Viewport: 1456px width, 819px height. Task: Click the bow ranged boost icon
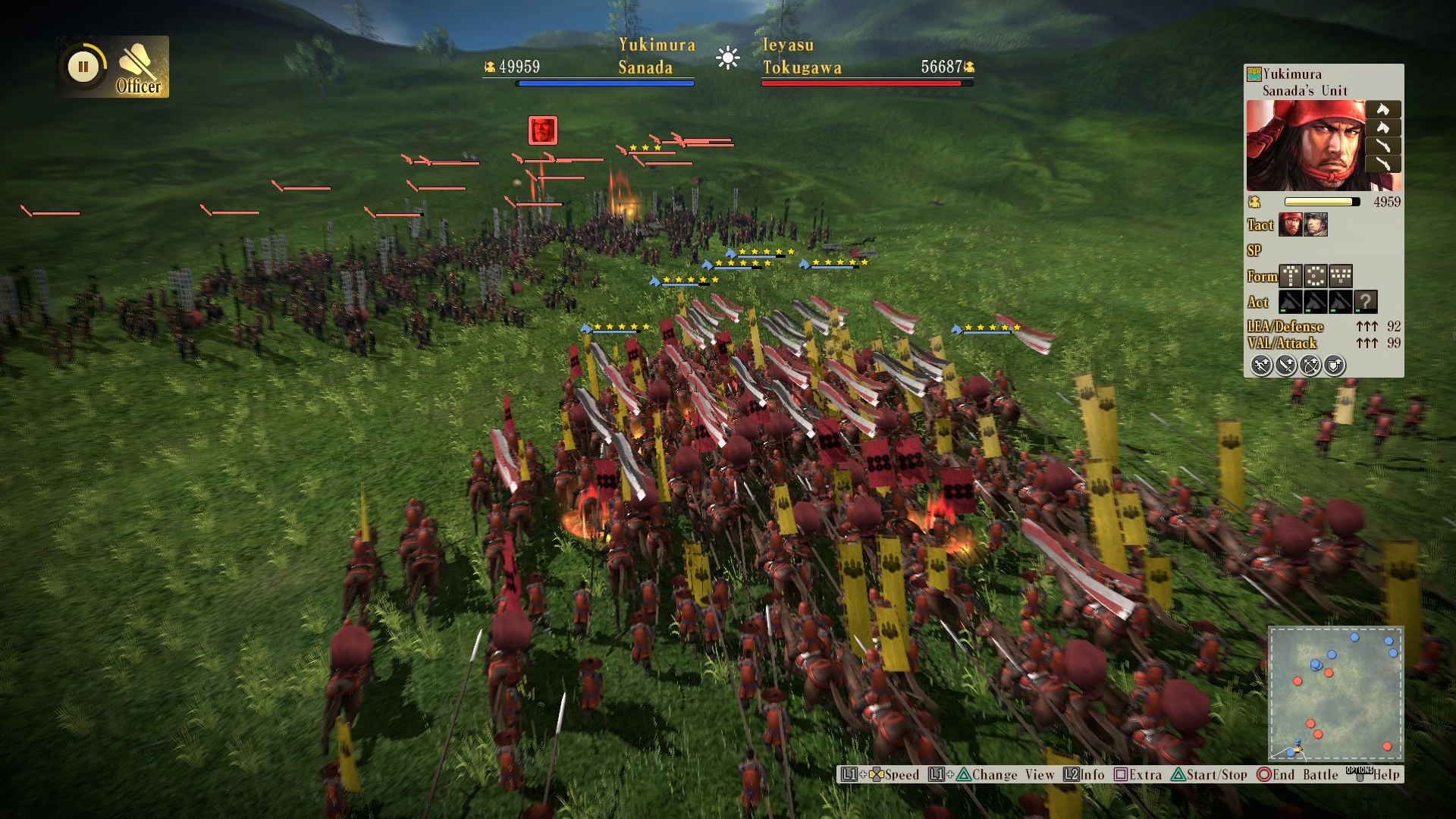[1310, 366]
